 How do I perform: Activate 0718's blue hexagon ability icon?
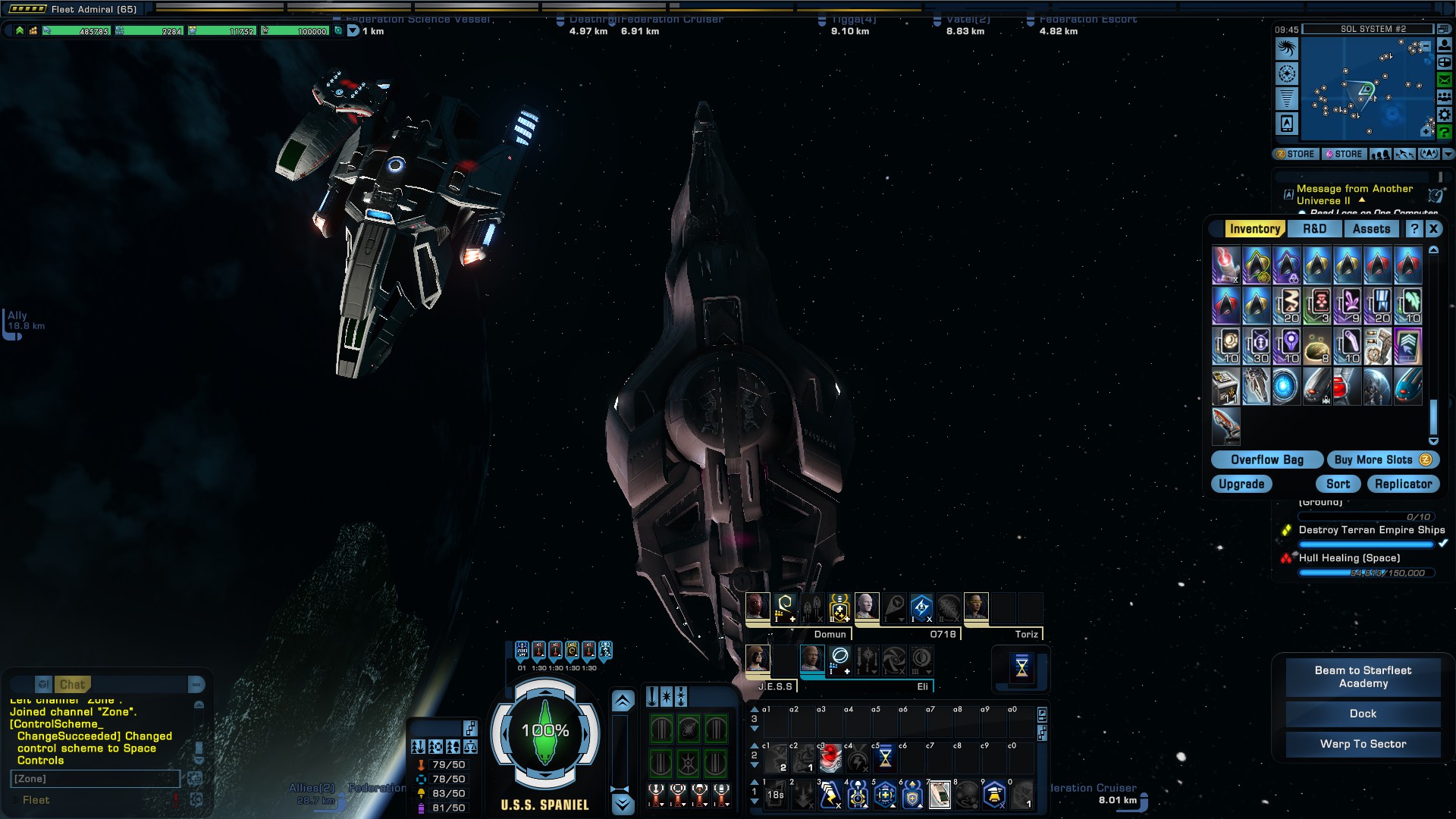921,607
